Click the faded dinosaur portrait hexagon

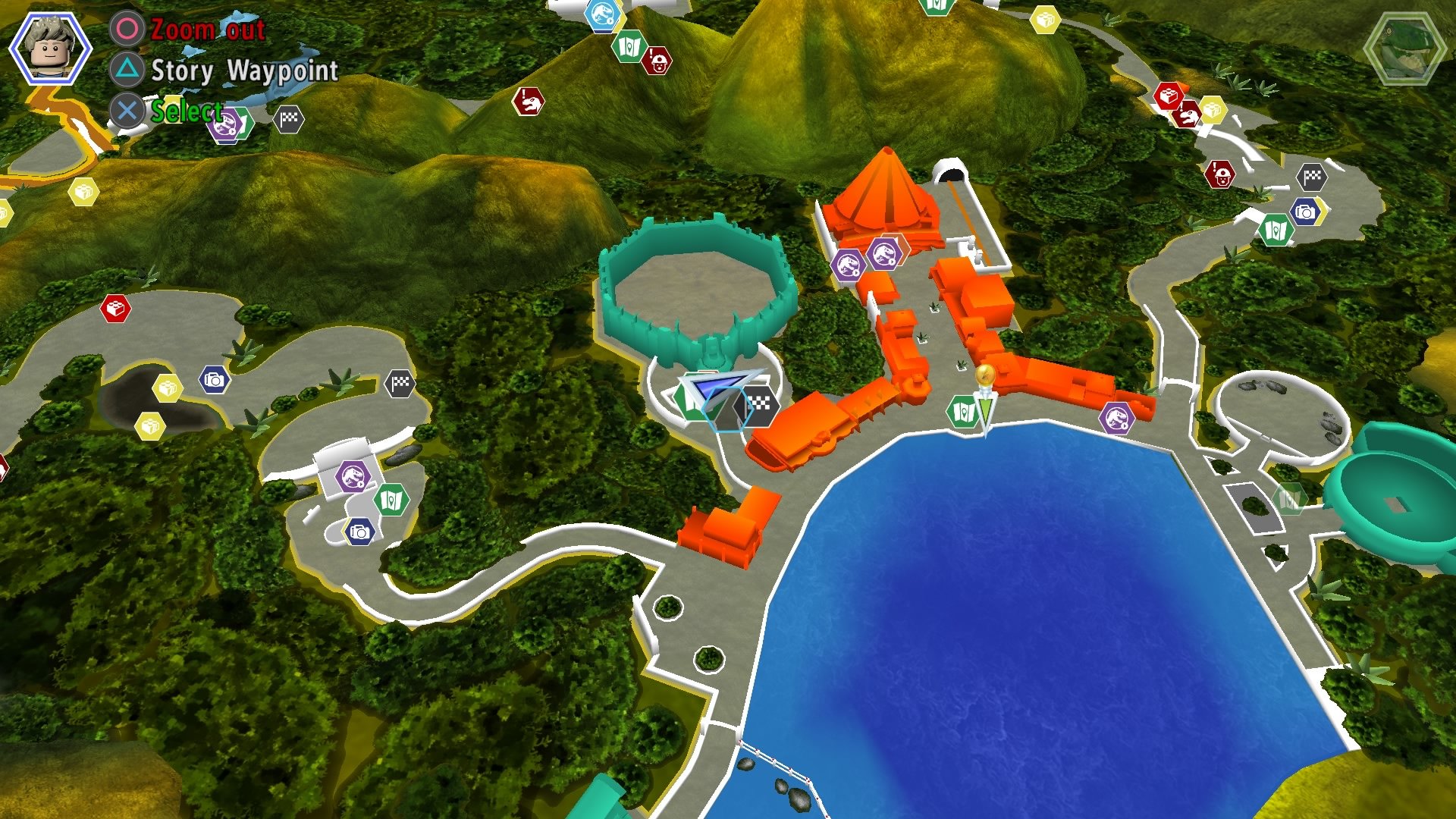(1403, 47)
